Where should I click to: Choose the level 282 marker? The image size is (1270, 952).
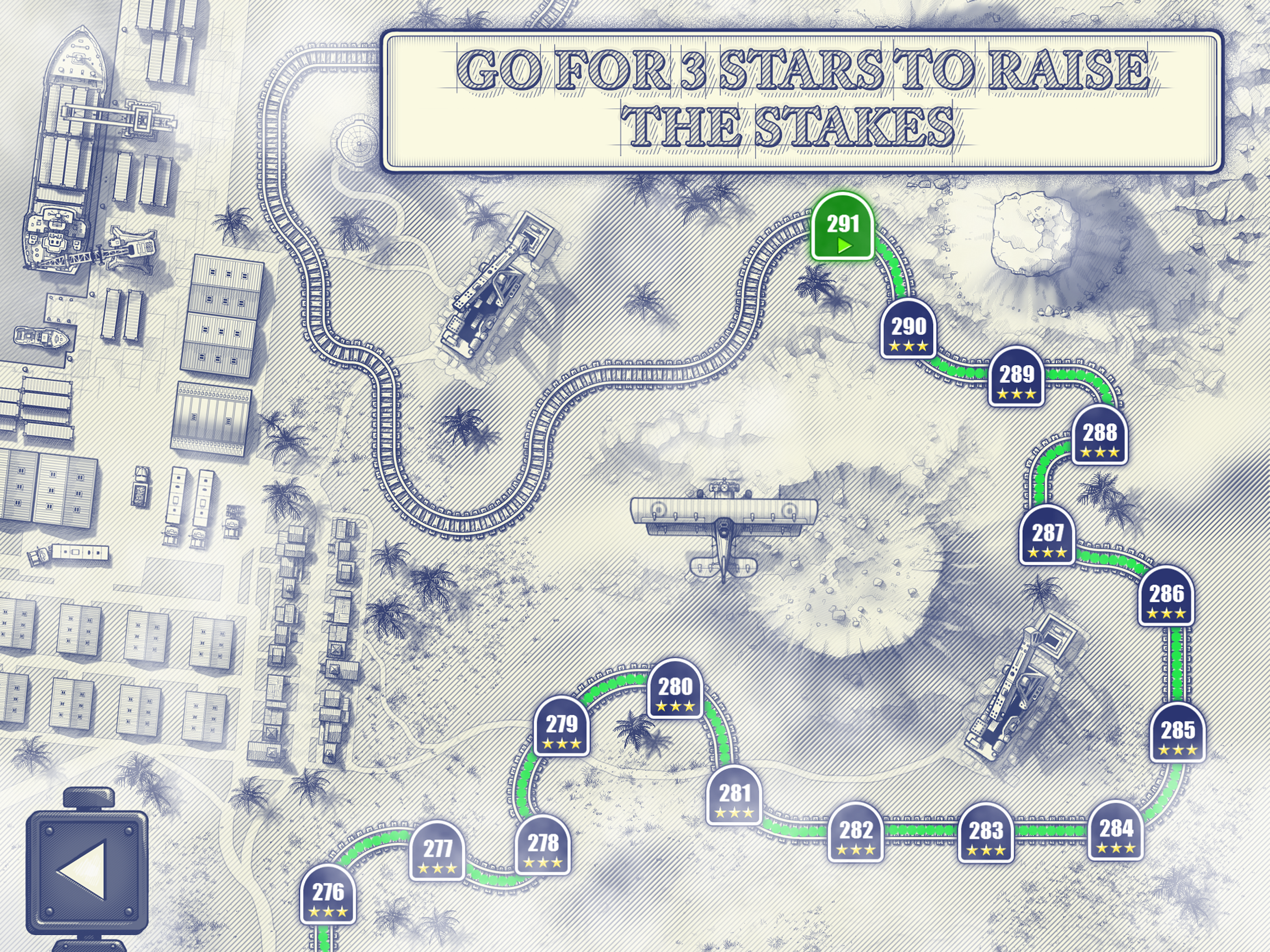[855, 834]
